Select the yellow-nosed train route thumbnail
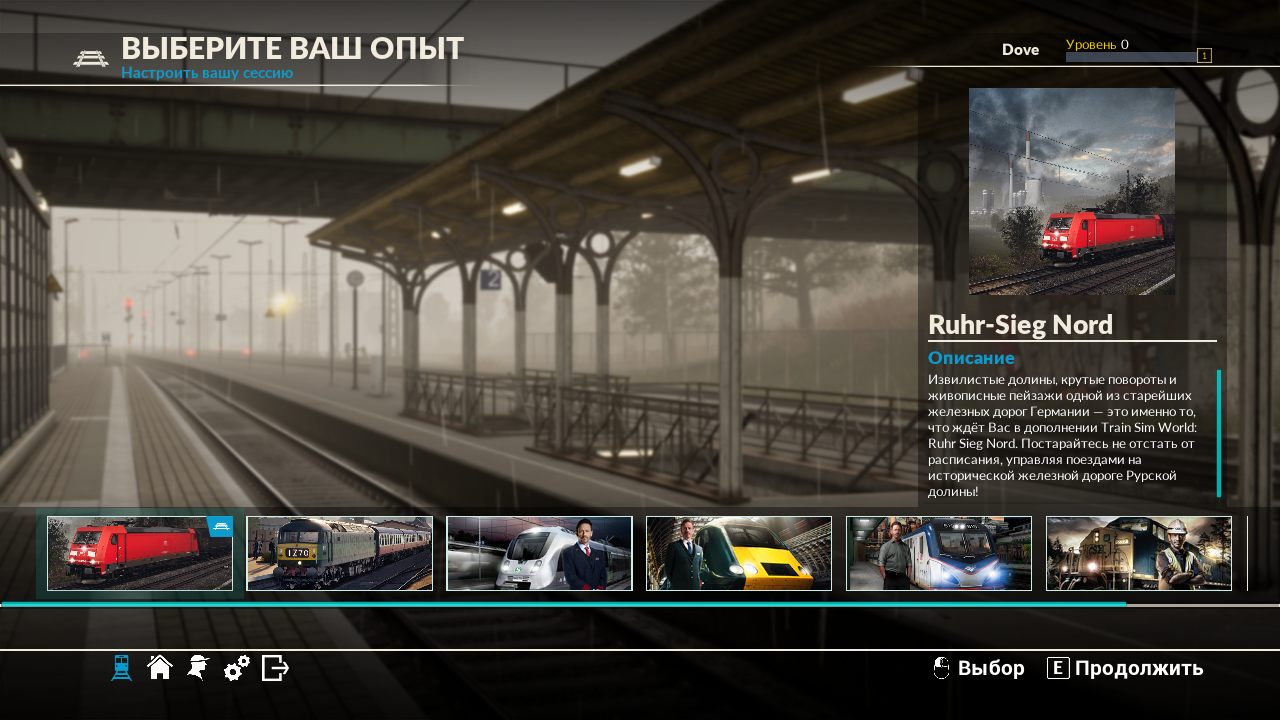This screenshot has width=1280, height=720. 739,553
